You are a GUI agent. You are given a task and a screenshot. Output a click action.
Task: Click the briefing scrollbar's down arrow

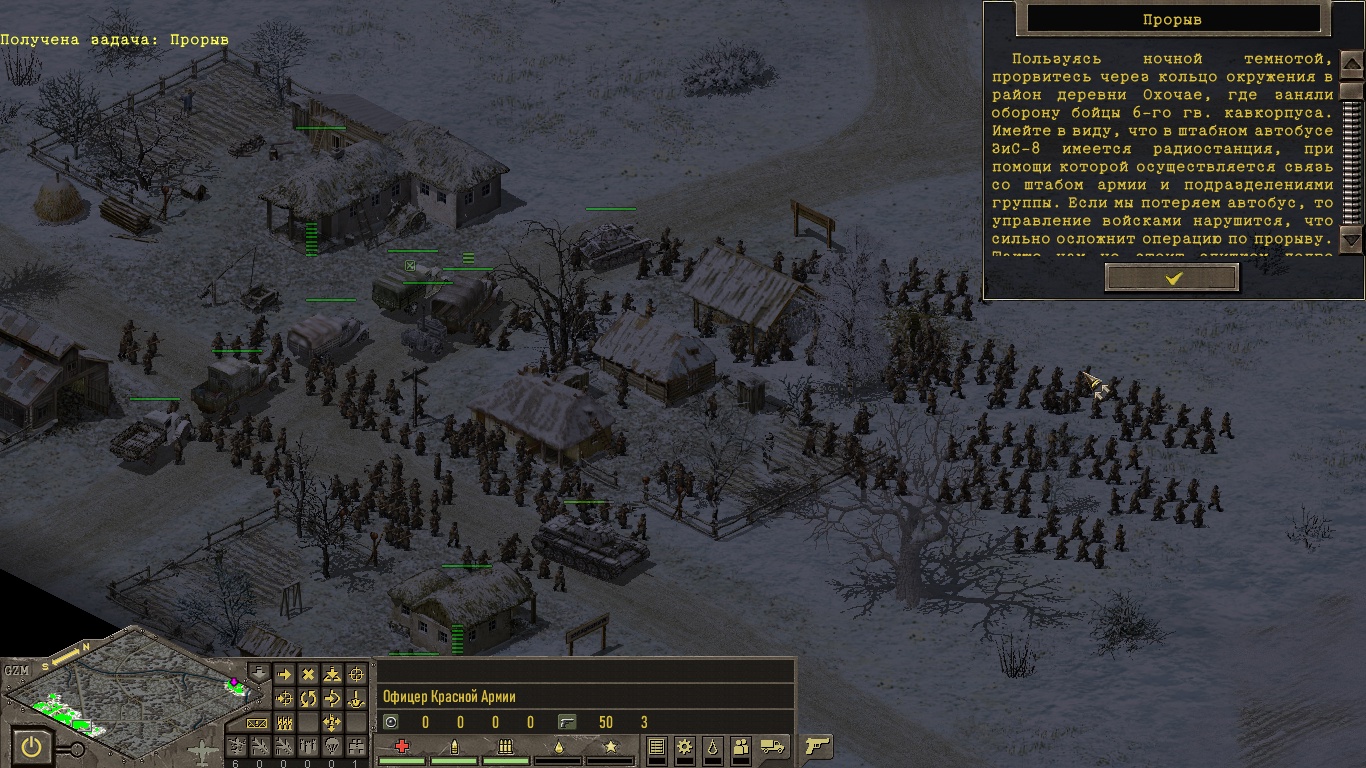1351,240
